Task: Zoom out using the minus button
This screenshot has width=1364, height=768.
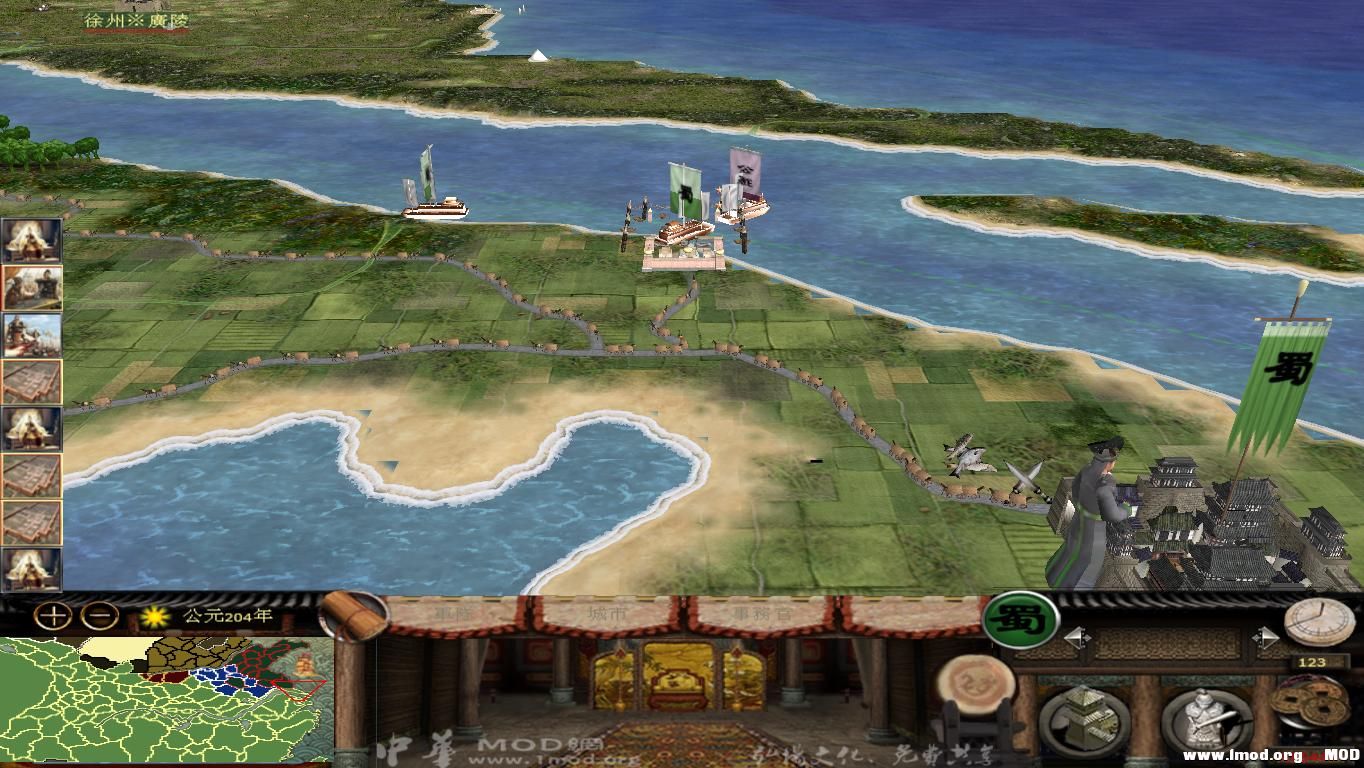Action: coord(98,616)
